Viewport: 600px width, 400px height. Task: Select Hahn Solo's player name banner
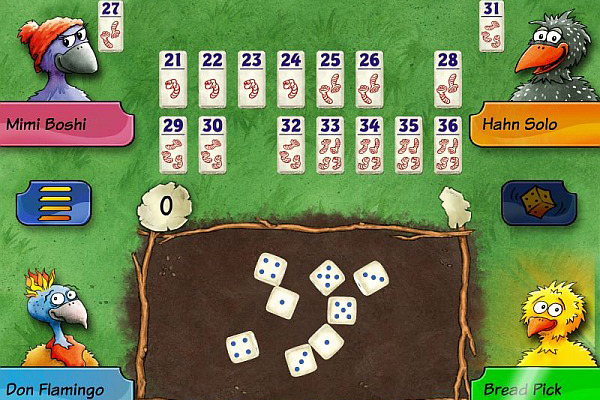(535, 126)
